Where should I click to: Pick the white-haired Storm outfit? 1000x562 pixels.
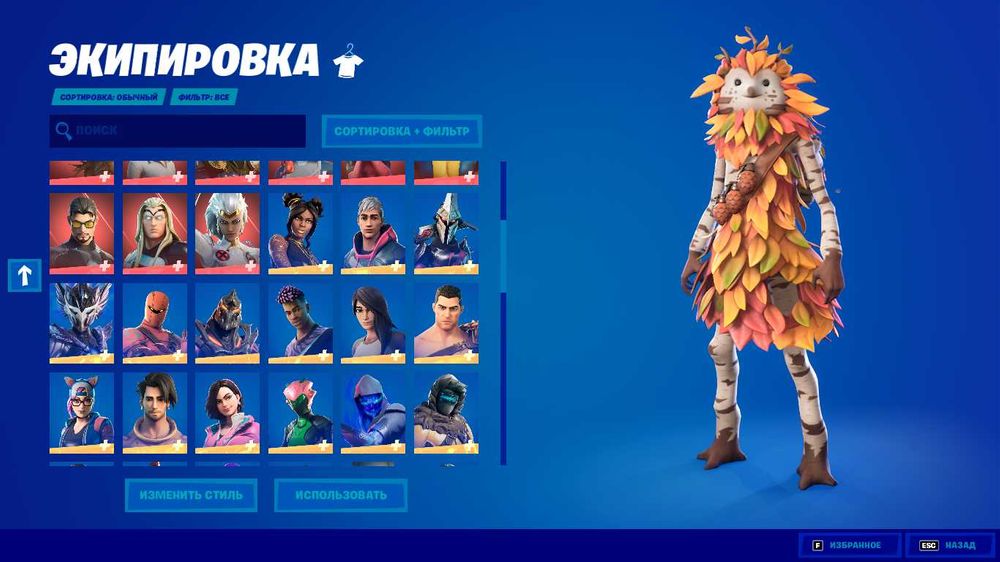click(228, 233)
